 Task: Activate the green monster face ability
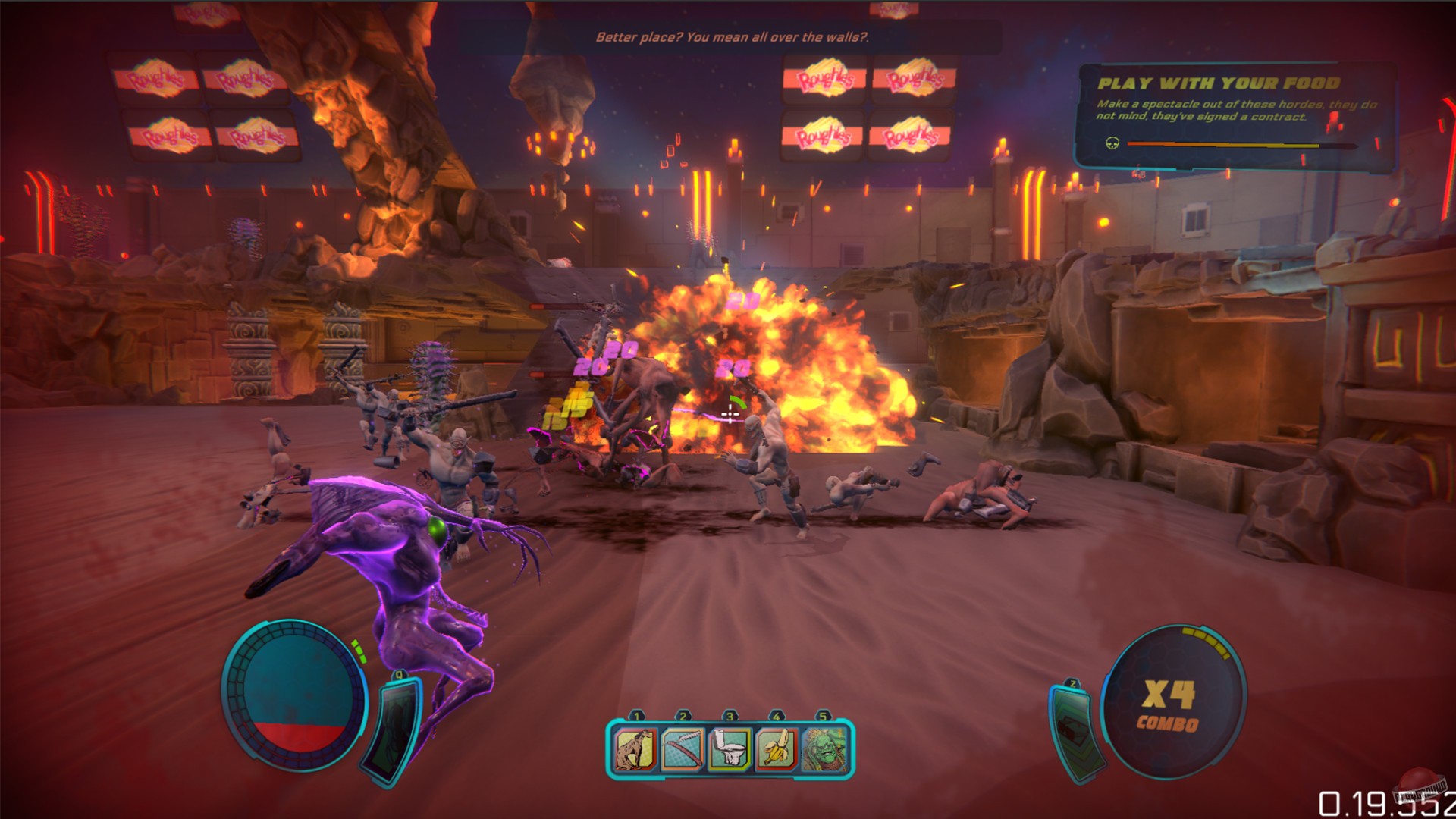tap(824, 749)
